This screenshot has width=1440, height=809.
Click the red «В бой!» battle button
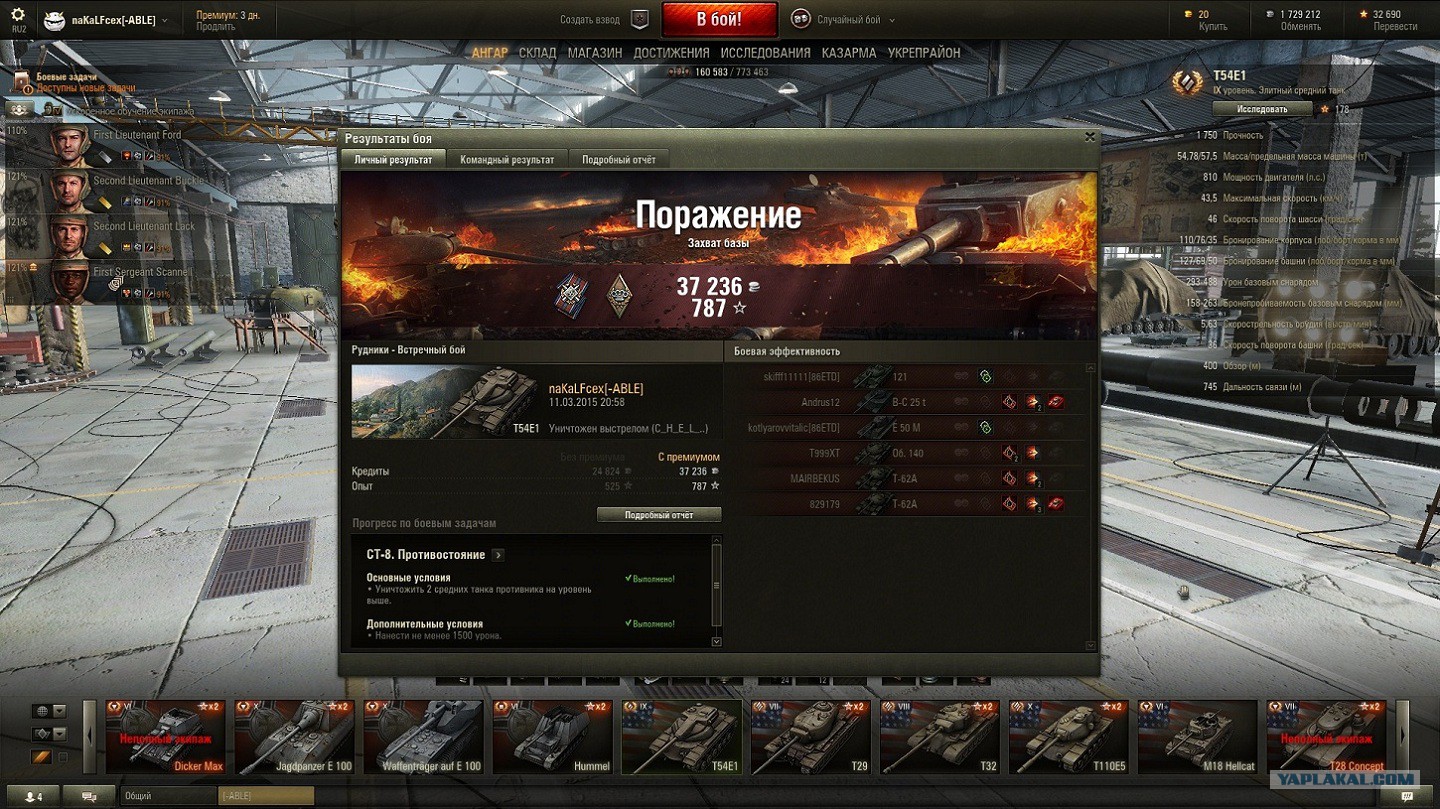point(718,20)
